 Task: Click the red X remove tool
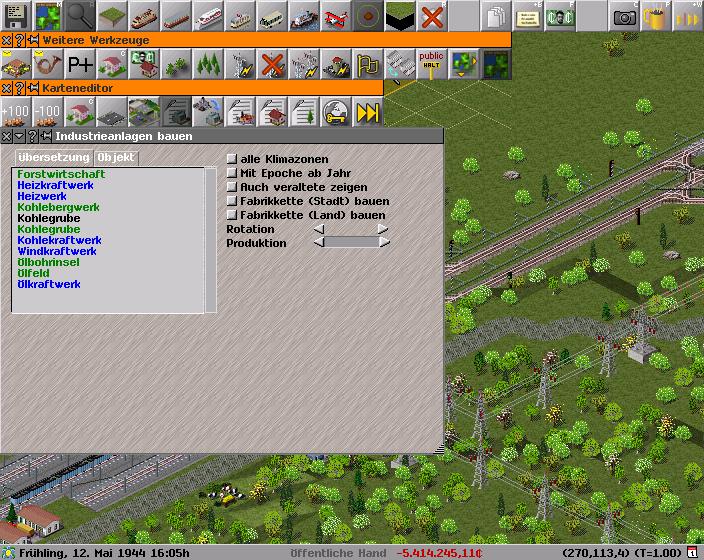[432, 16]
